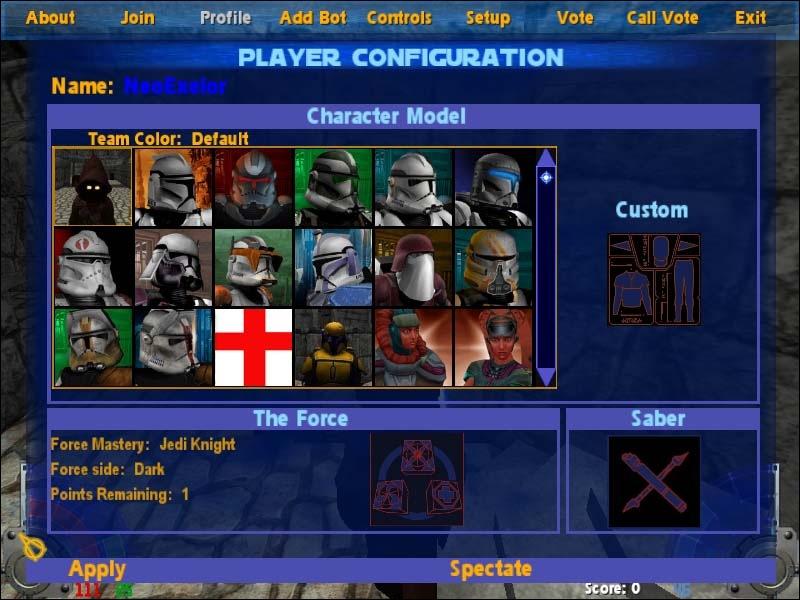
Task: Open the Controls menu
Action: click(x=399, y=18)
